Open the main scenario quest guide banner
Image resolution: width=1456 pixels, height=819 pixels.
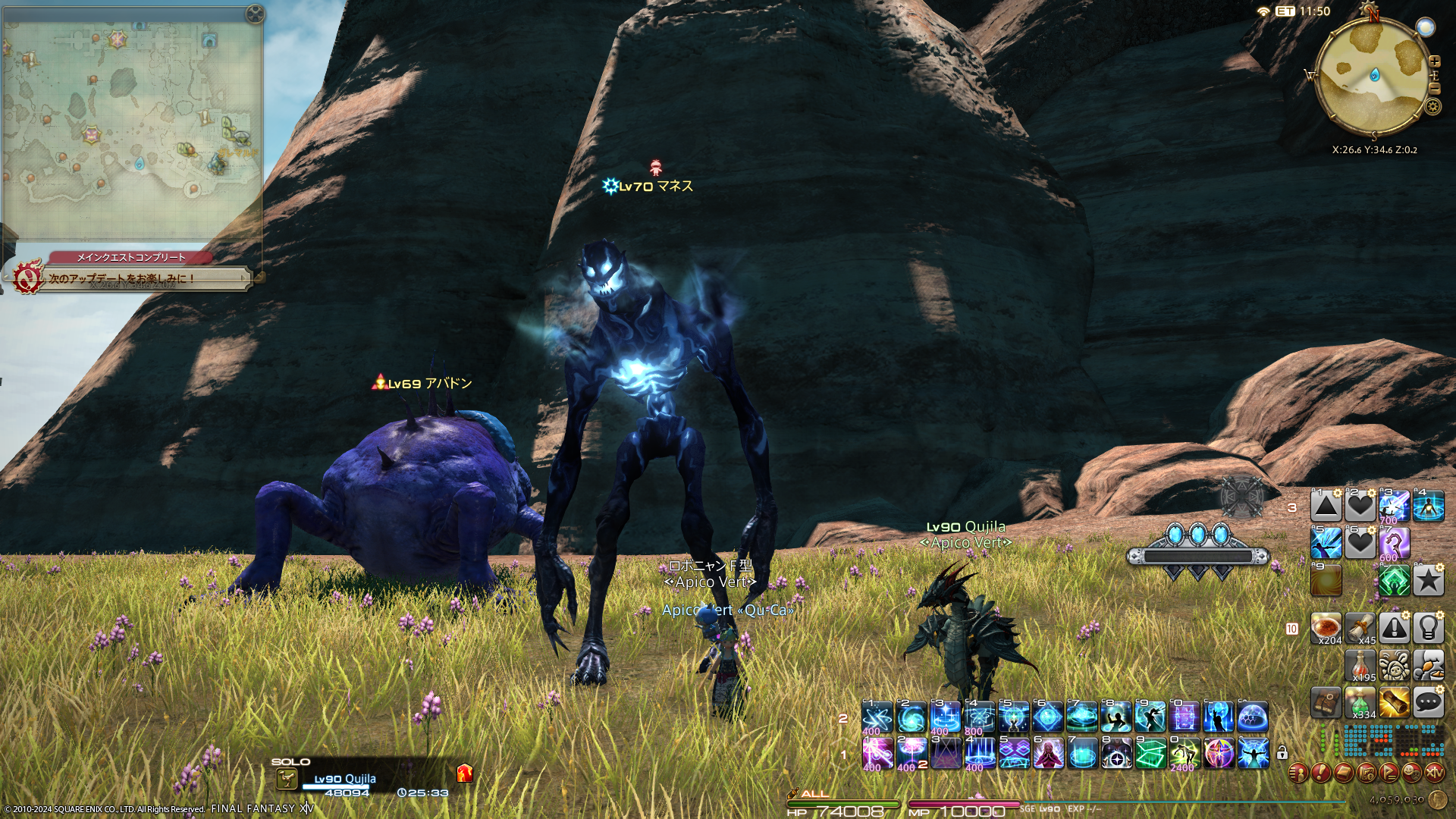[129, 278]
